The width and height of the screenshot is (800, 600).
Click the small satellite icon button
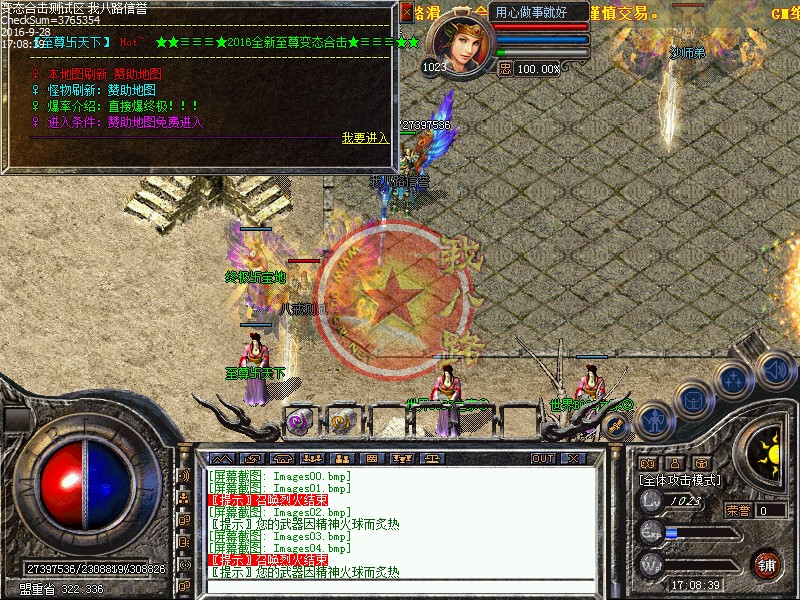tap(614, 427)
